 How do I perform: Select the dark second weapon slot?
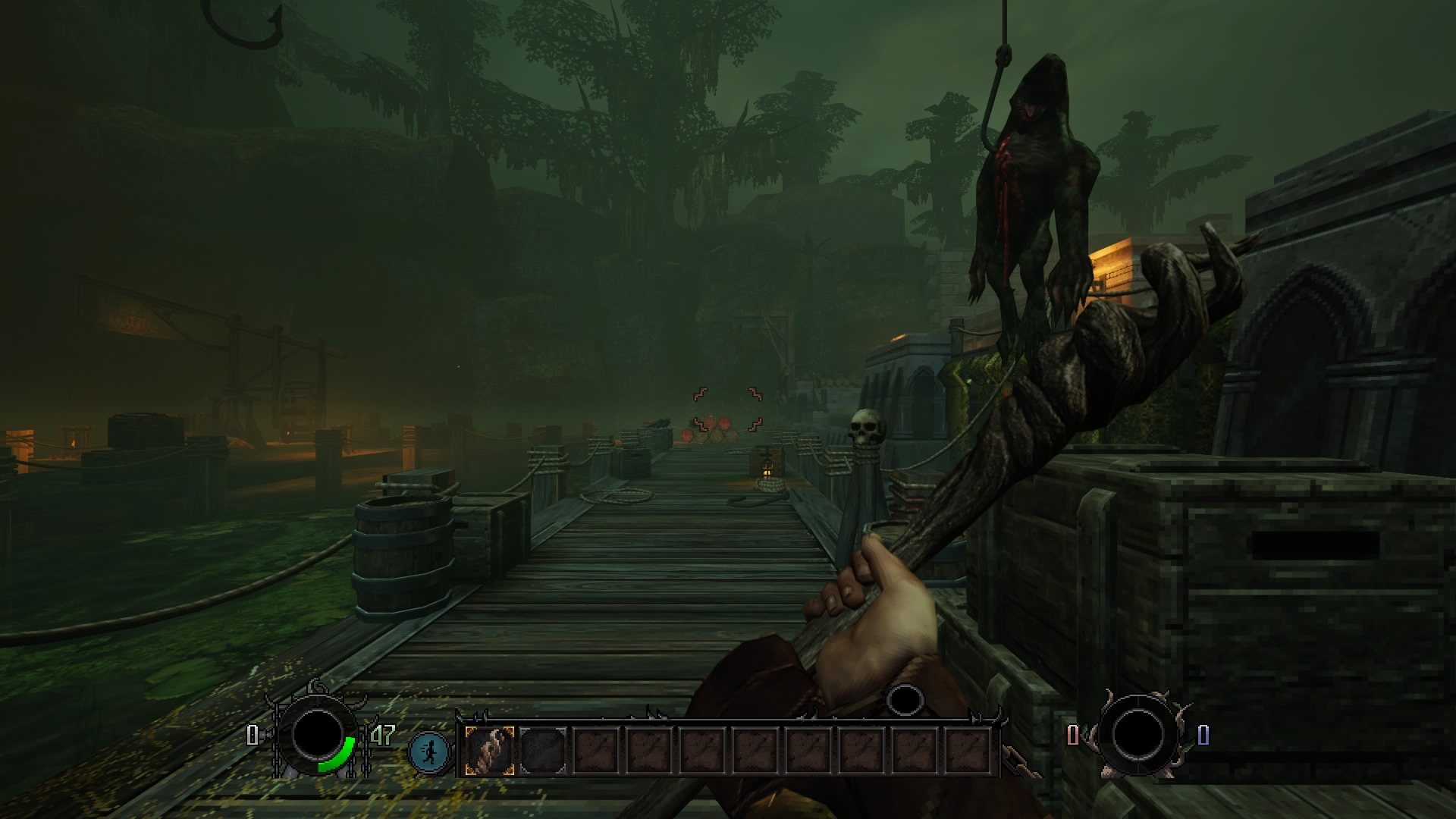[543, 751]
